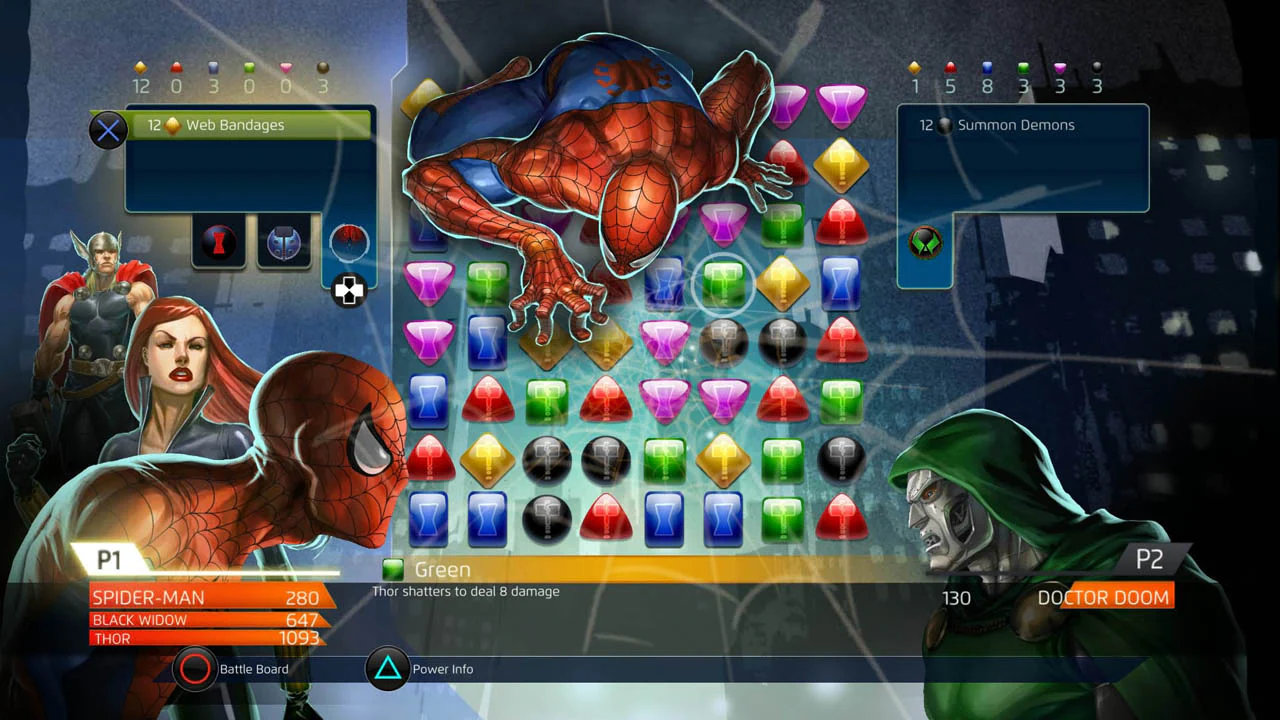Select the Black Widow hourglass ability icon
Screen dimensions: 1280x720
pos(218,243)
